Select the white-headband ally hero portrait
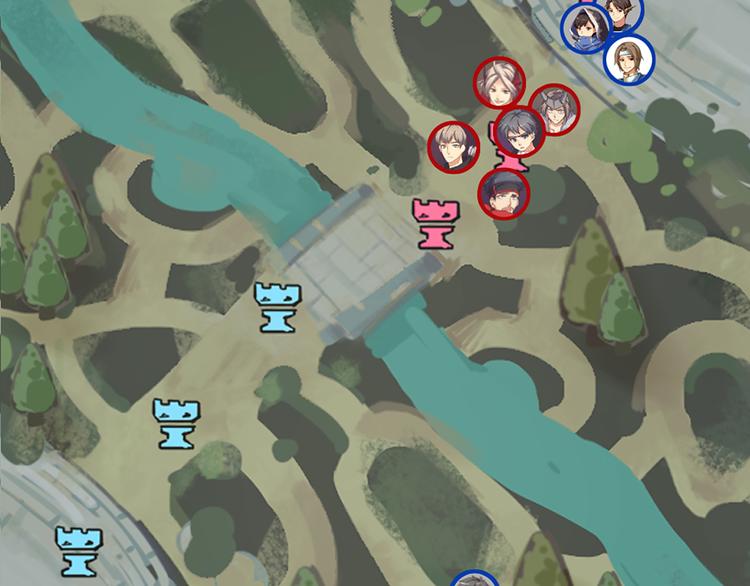 coord(629,58)
